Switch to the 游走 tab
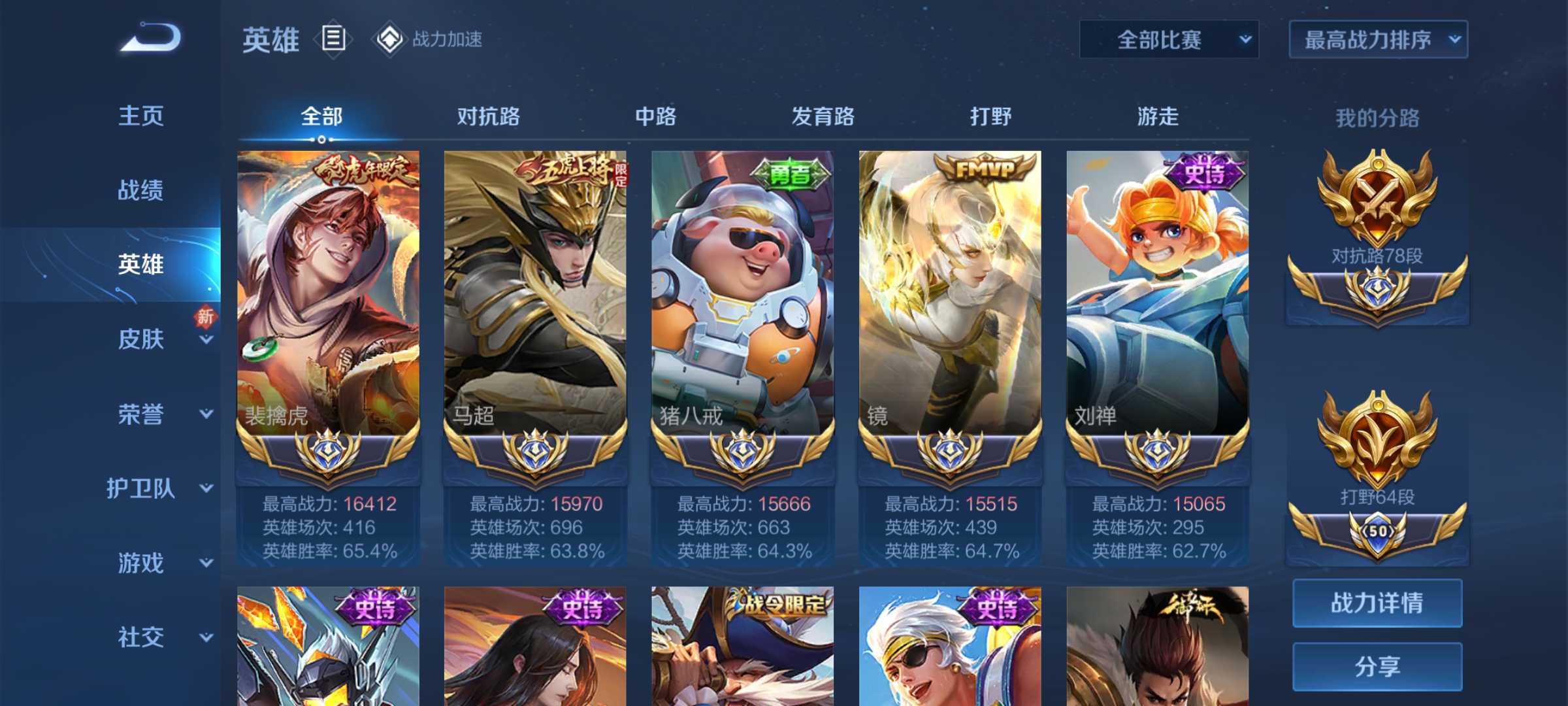Image resolution: width=1568 pixels, height=706 pixels. 1158,117
